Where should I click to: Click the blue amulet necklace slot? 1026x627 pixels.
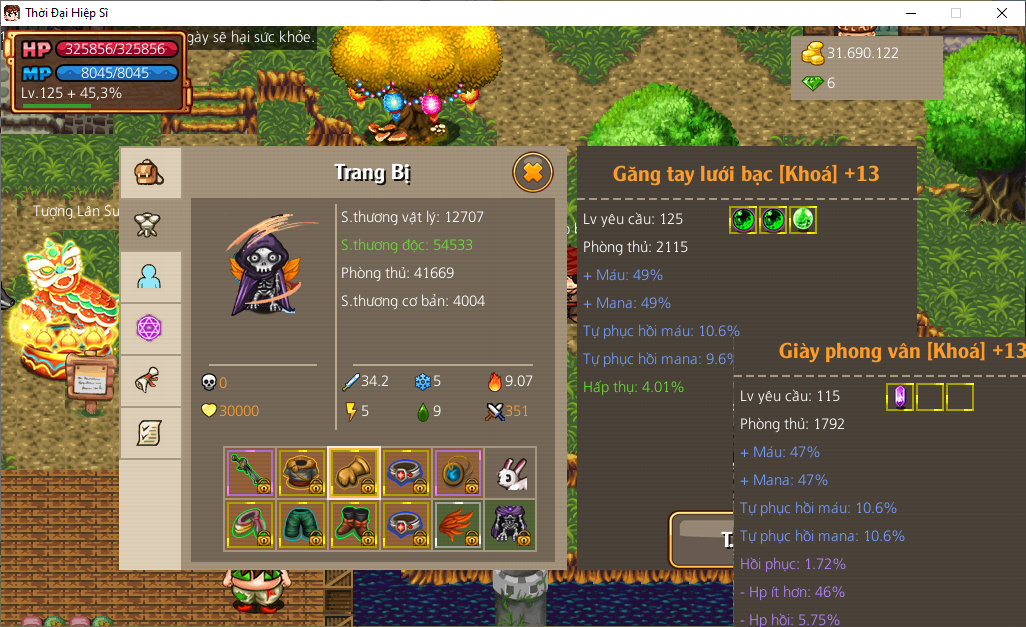pos(458,473)
